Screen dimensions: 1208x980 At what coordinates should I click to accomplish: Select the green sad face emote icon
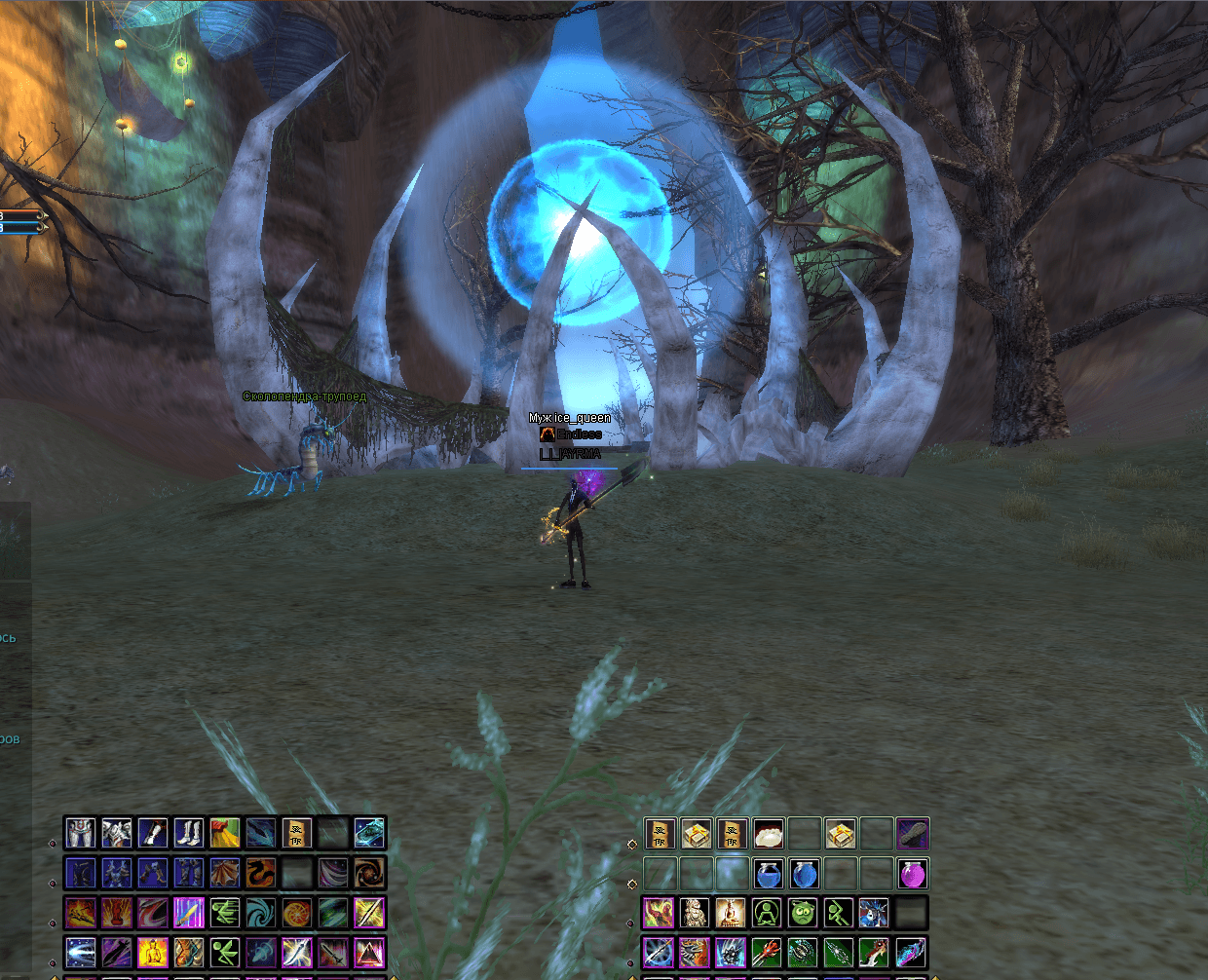point(804,914)
